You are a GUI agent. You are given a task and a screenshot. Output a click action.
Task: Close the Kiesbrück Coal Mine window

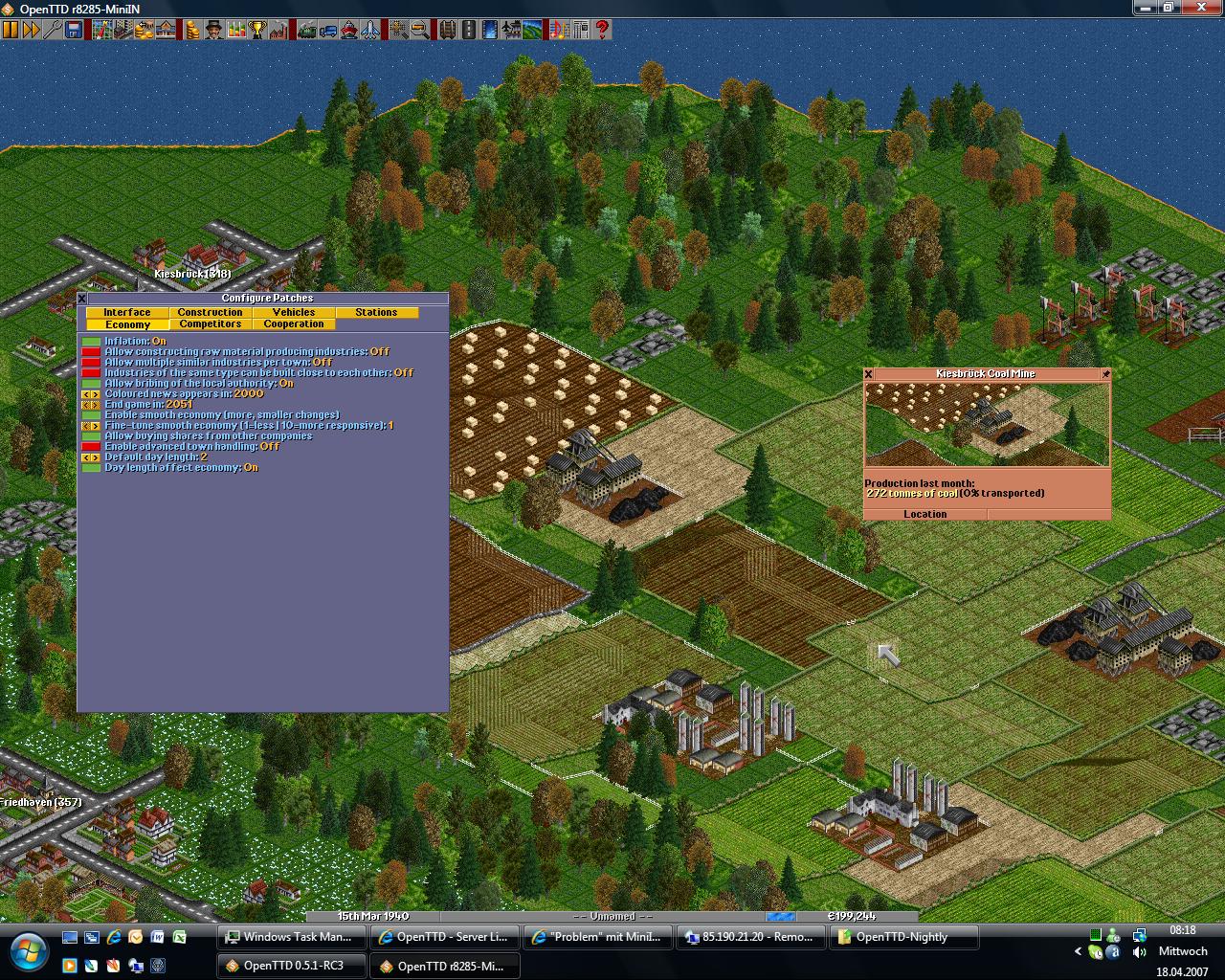tap(869, 374)
